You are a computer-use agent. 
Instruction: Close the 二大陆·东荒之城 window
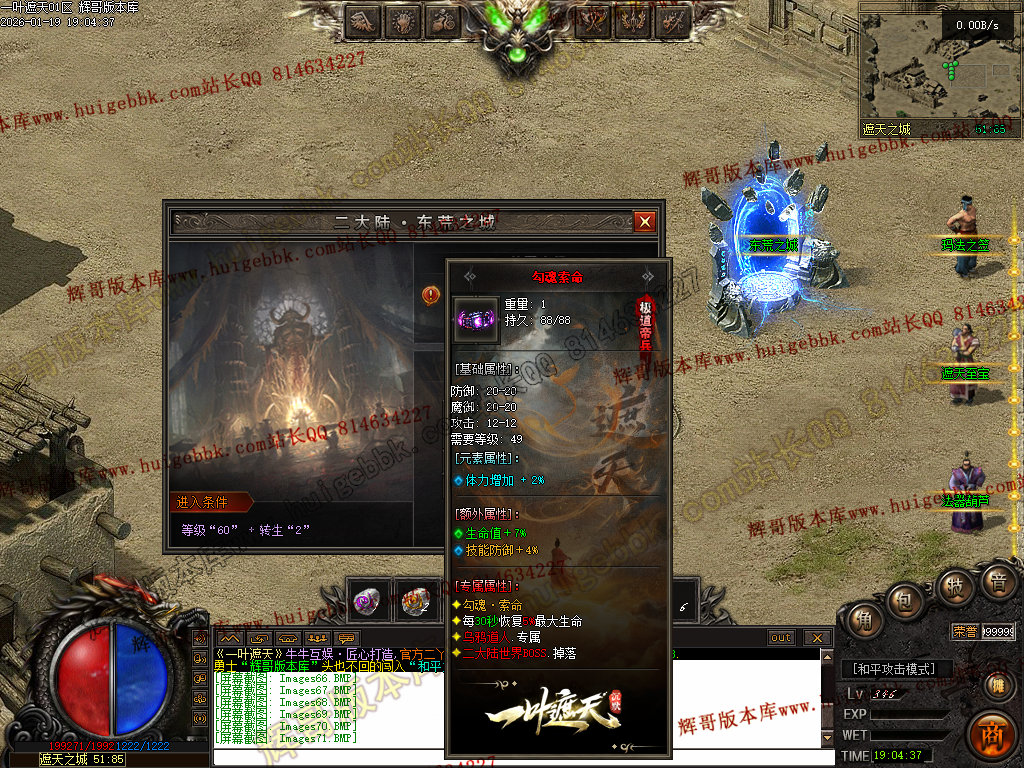[645, 221]
